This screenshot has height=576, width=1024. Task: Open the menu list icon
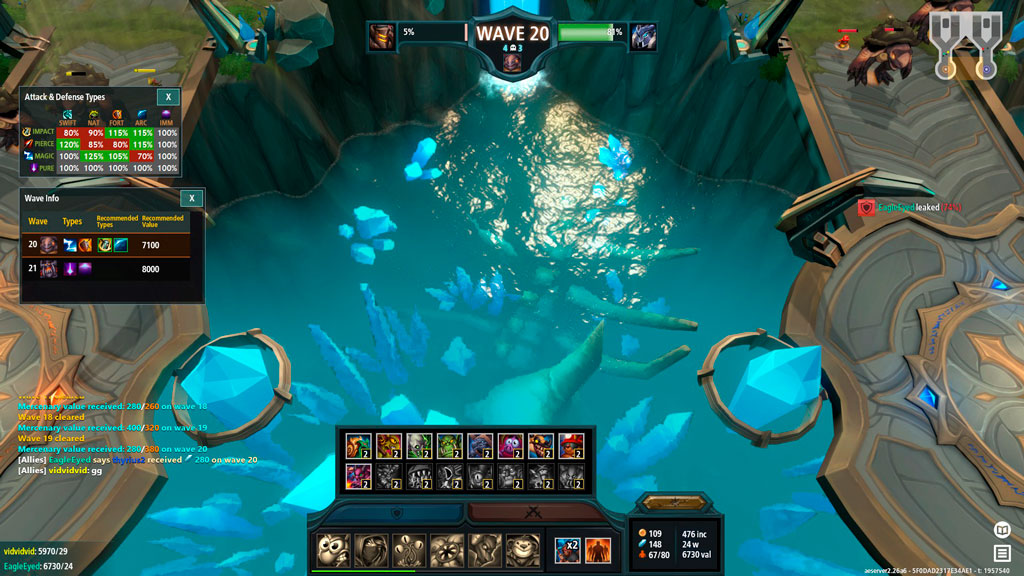1001,553
